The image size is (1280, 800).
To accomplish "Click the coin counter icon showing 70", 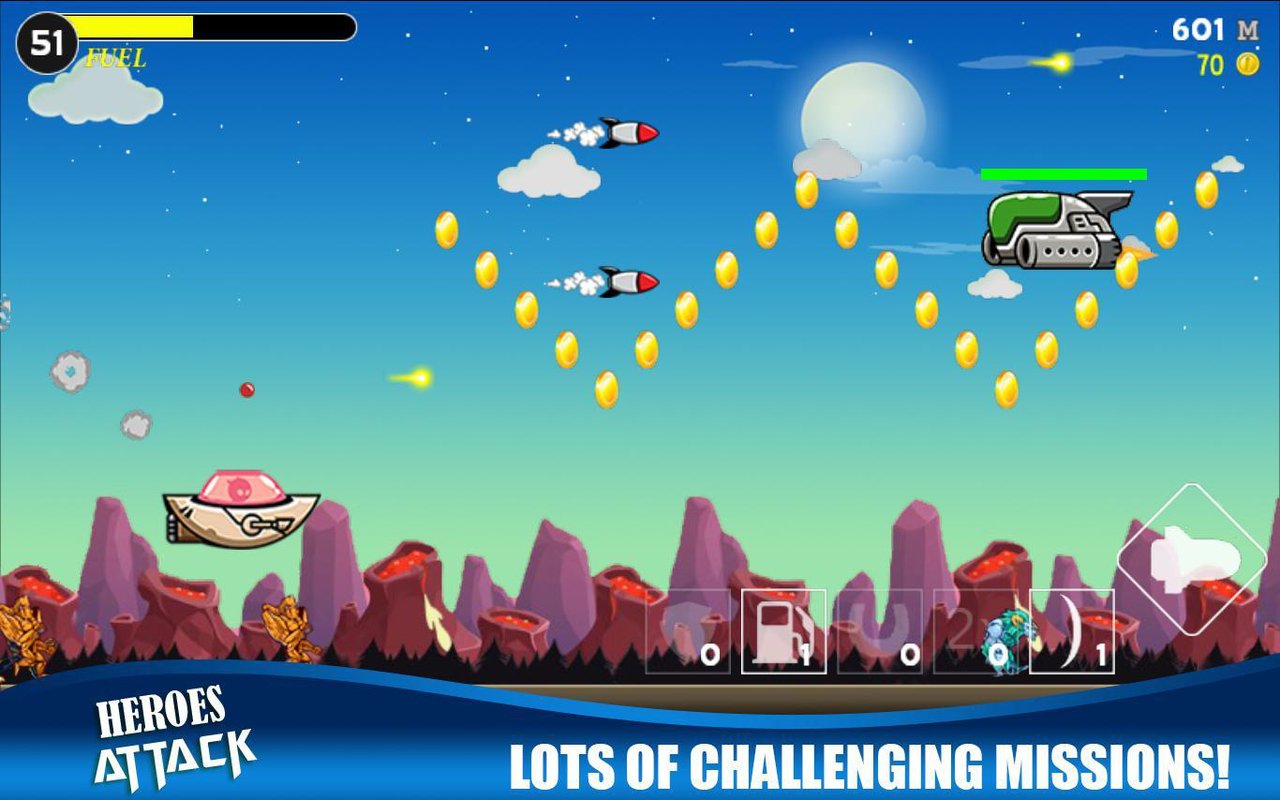I will [x=1243, y=62].
